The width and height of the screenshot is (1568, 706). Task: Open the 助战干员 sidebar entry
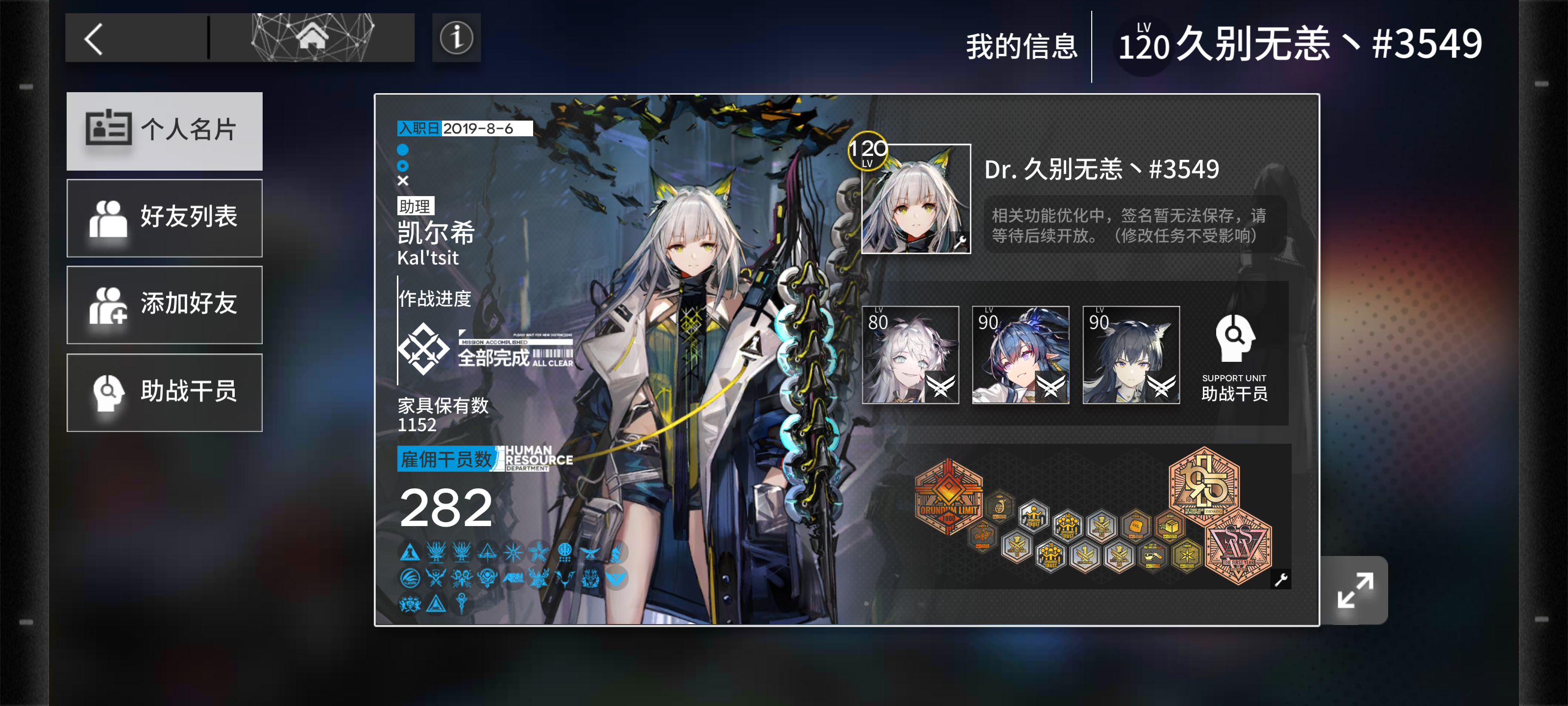pos(164,392)
